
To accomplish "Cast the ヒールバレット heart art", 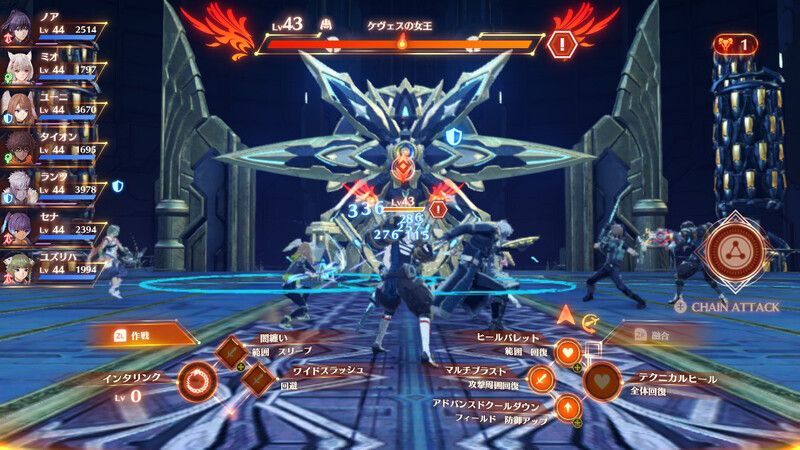I will [567, 352].
